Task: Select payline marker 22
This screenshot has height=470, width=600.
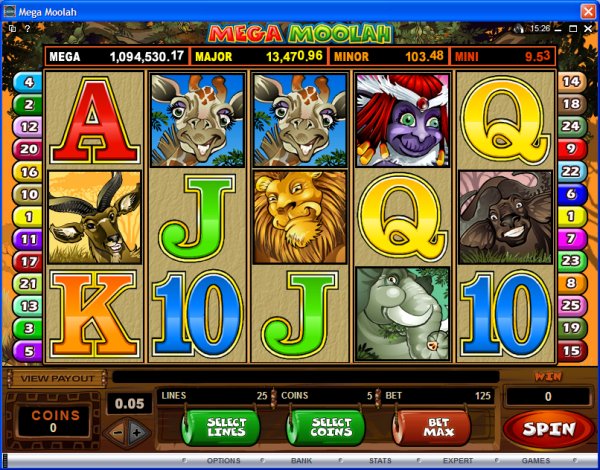Action: [x=571, y=172]
